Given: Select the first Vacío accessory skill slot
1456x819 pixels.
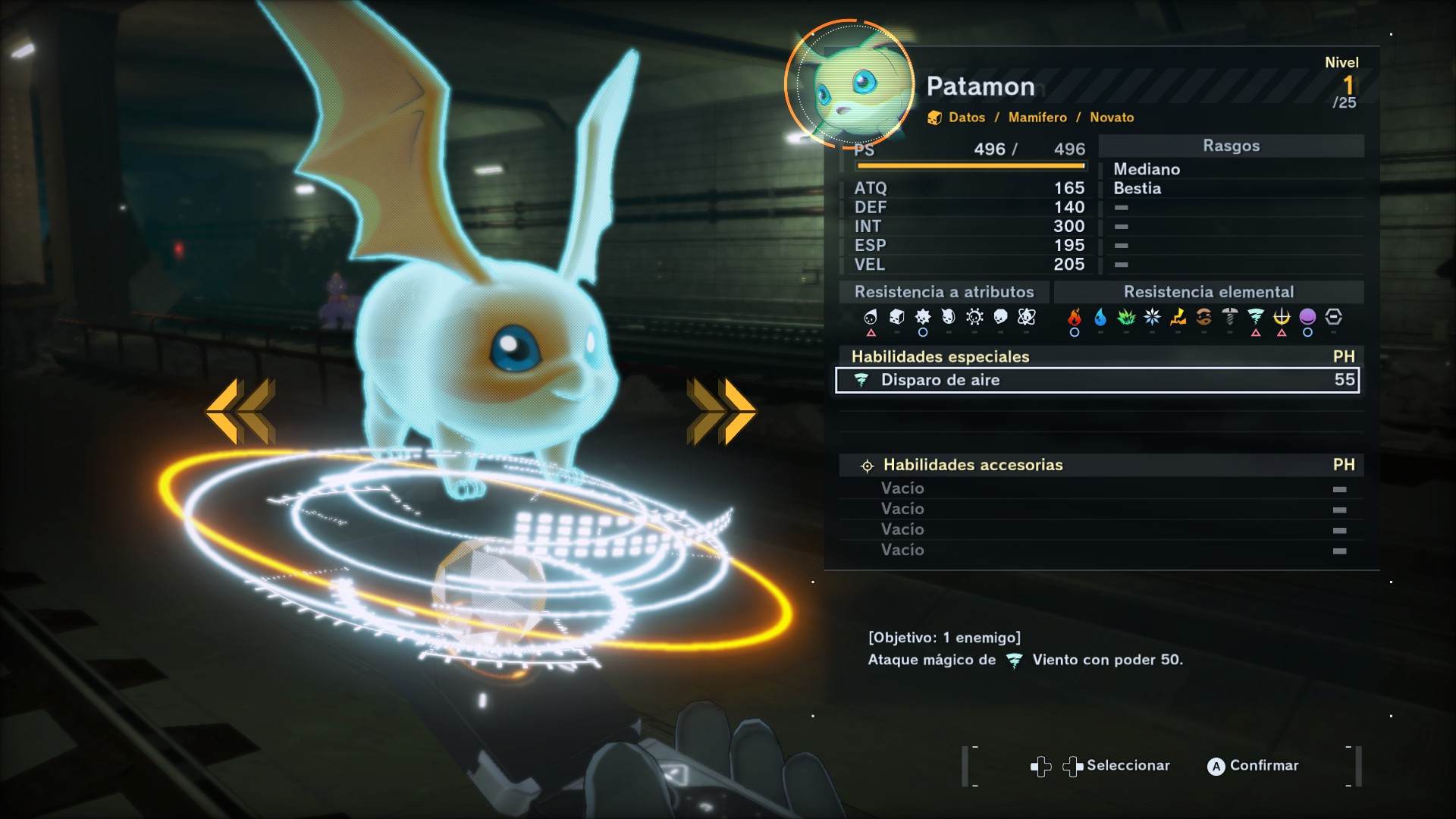Looking at the screenshot, I should (x=902, y=488).
